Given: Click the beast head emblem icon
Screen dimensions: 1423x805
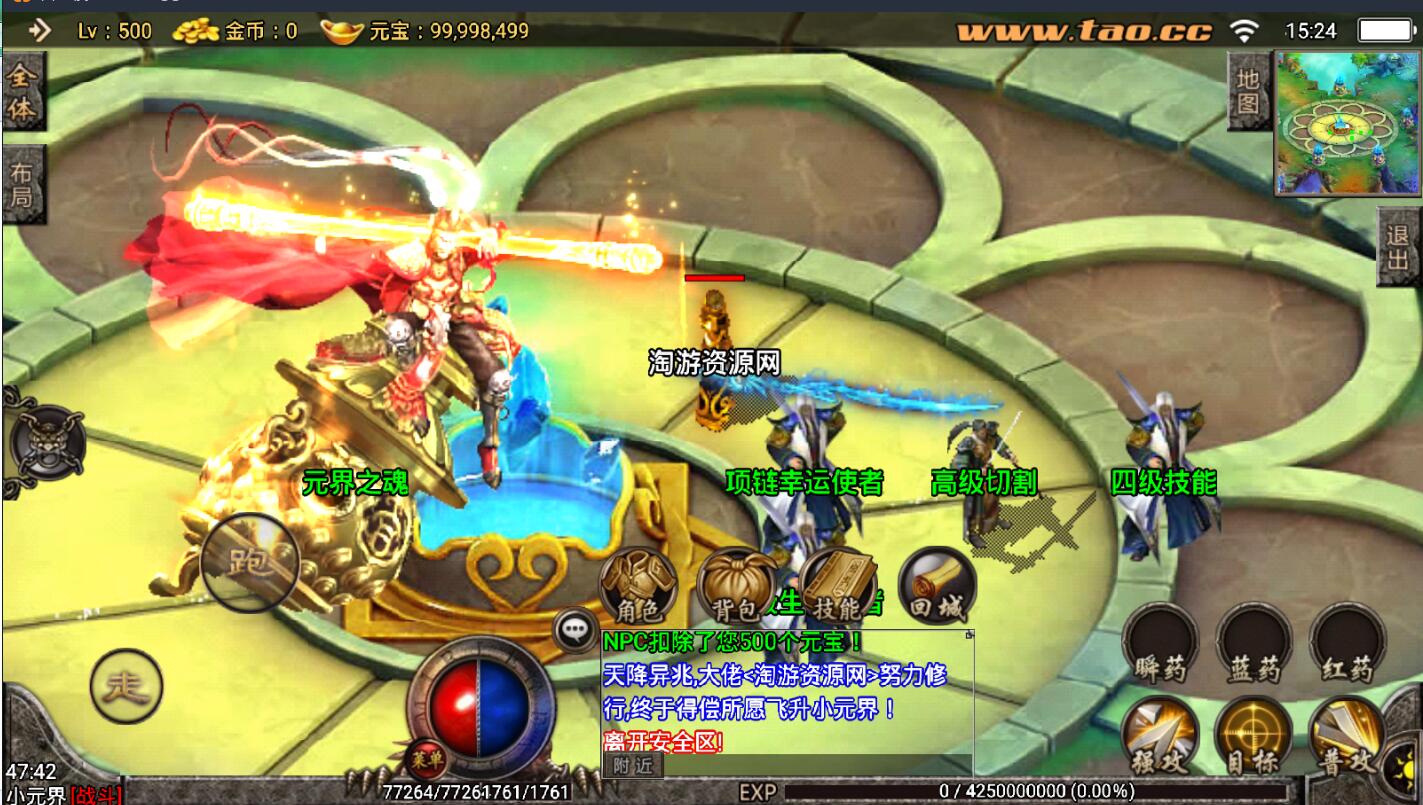Looking at the screenshot, I should (x=46, y=441).
